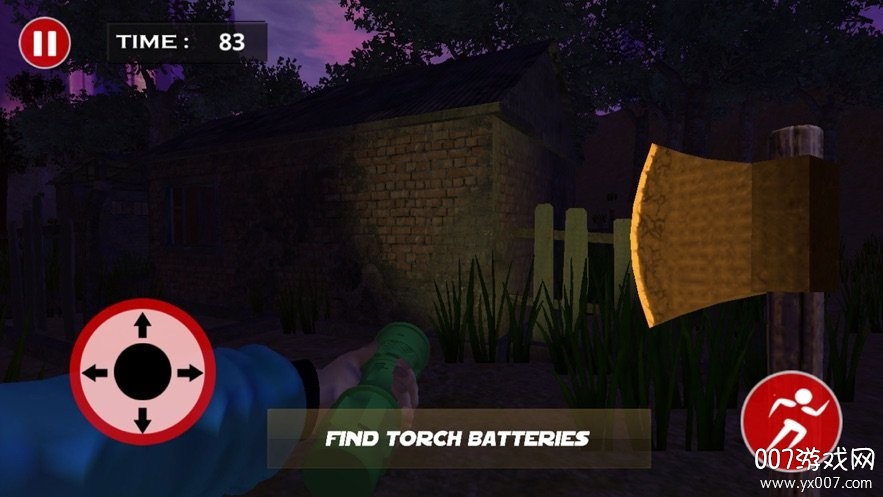
Task: Tap the up arrow on the movement pad
Action: [143, 326]
